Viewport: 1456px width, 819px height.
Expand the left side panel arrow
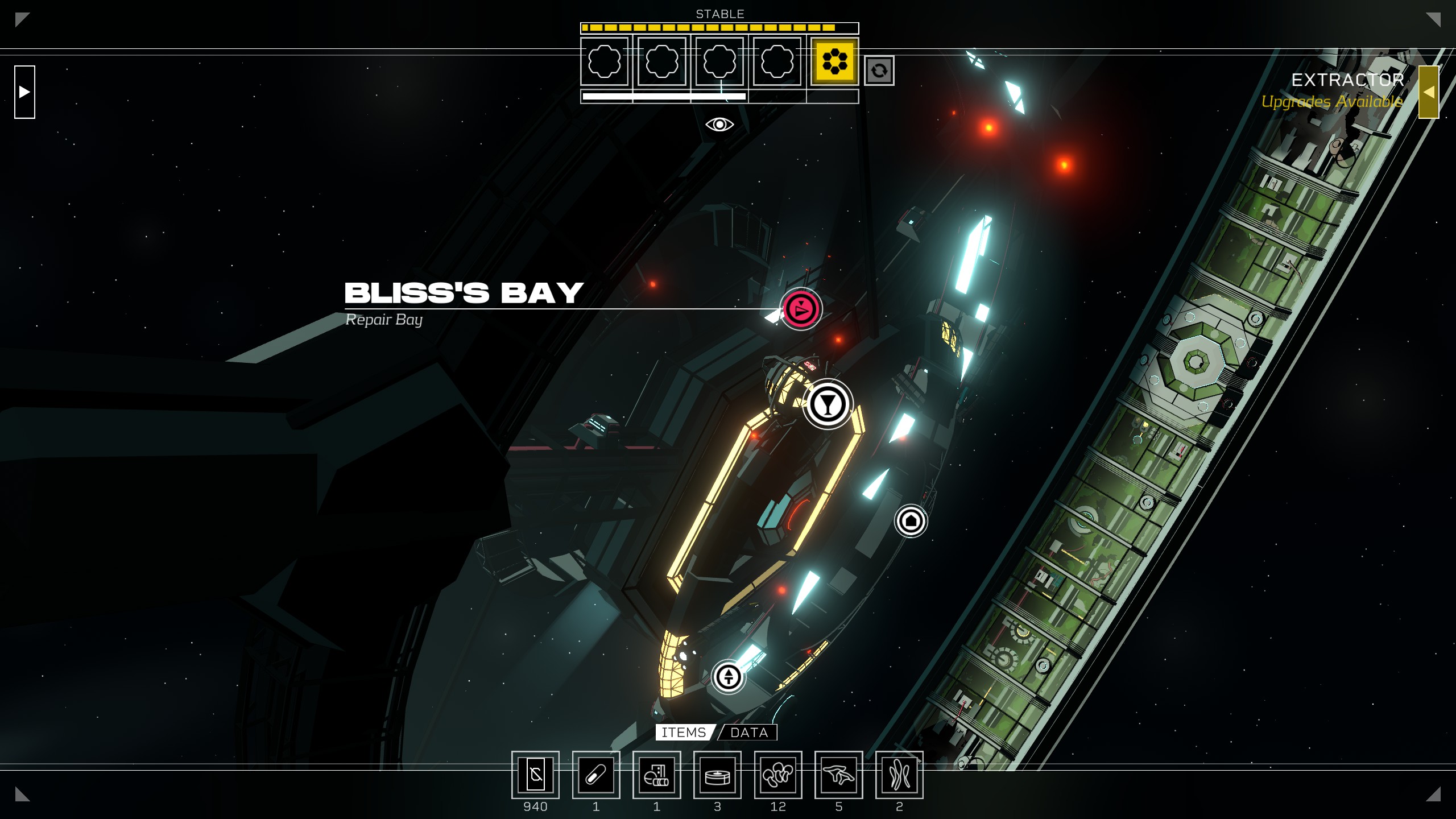point(24,92)
